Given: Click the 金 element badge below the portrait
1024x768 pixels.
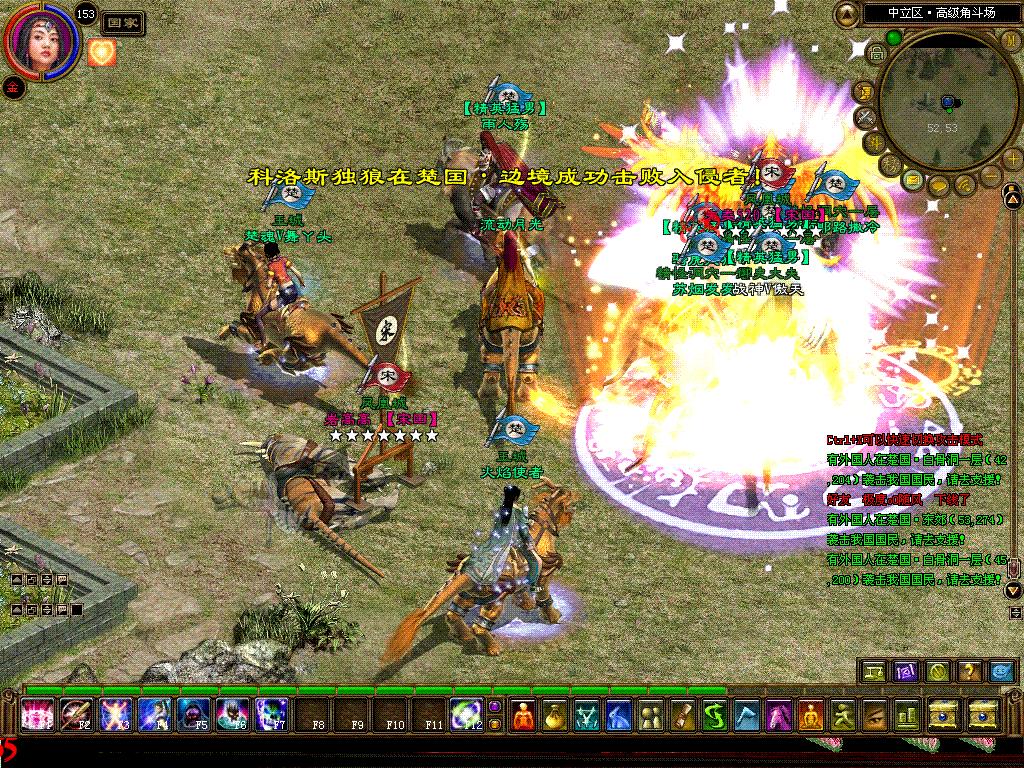Looking at the screenshot, I should click(x=11, y=86).
